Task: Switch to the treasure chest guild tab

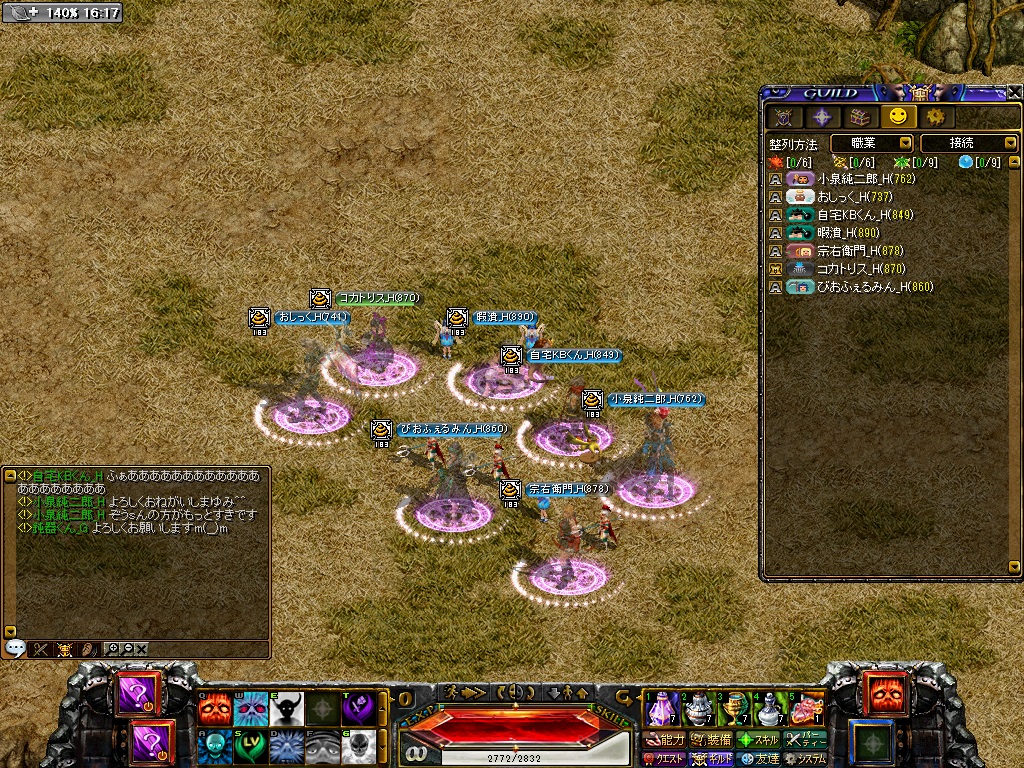Action: coord(859,117)
